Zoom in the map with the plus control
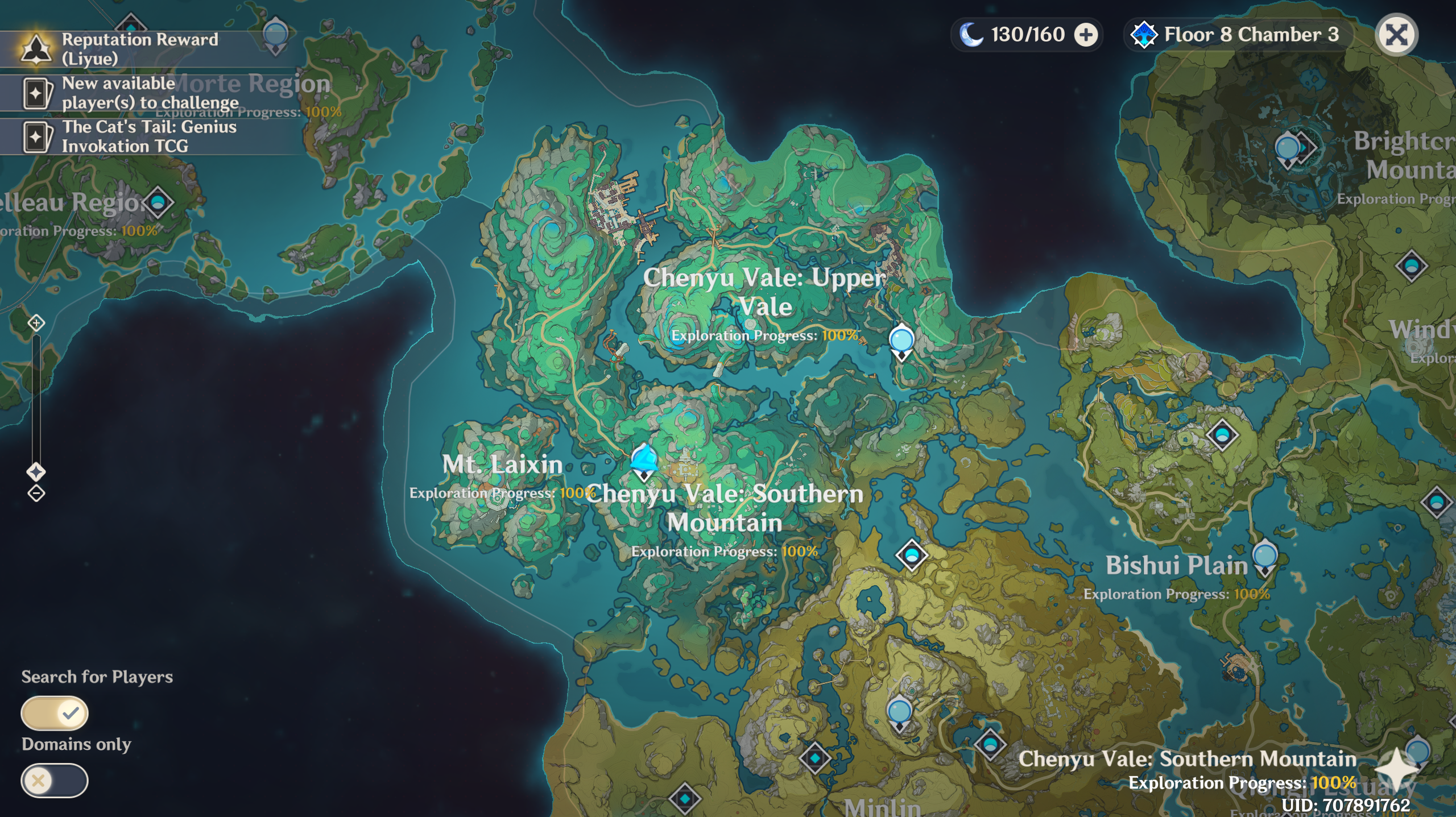 36,324
